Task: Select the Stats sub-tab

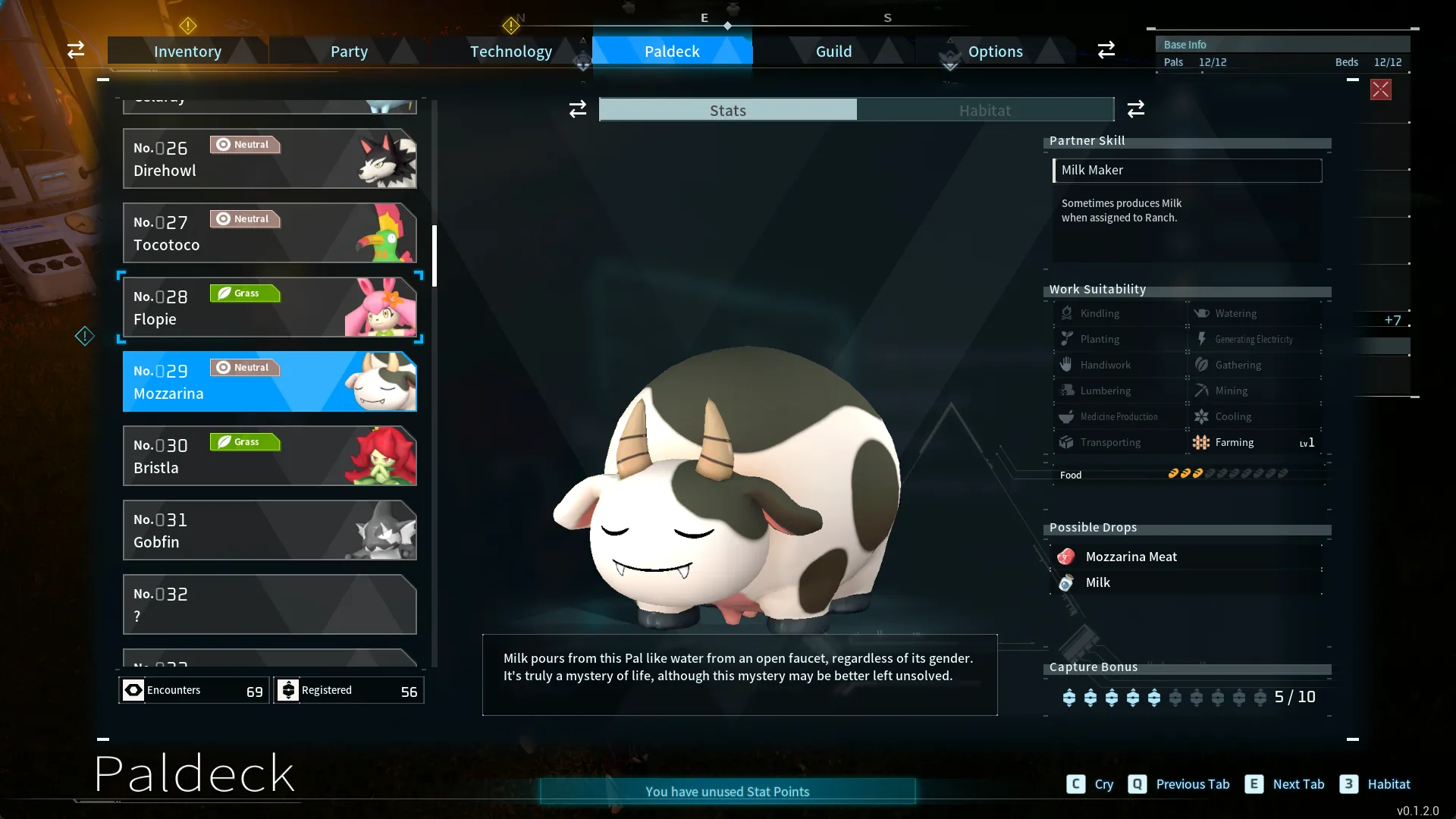Action: click(x=728, y=111)
